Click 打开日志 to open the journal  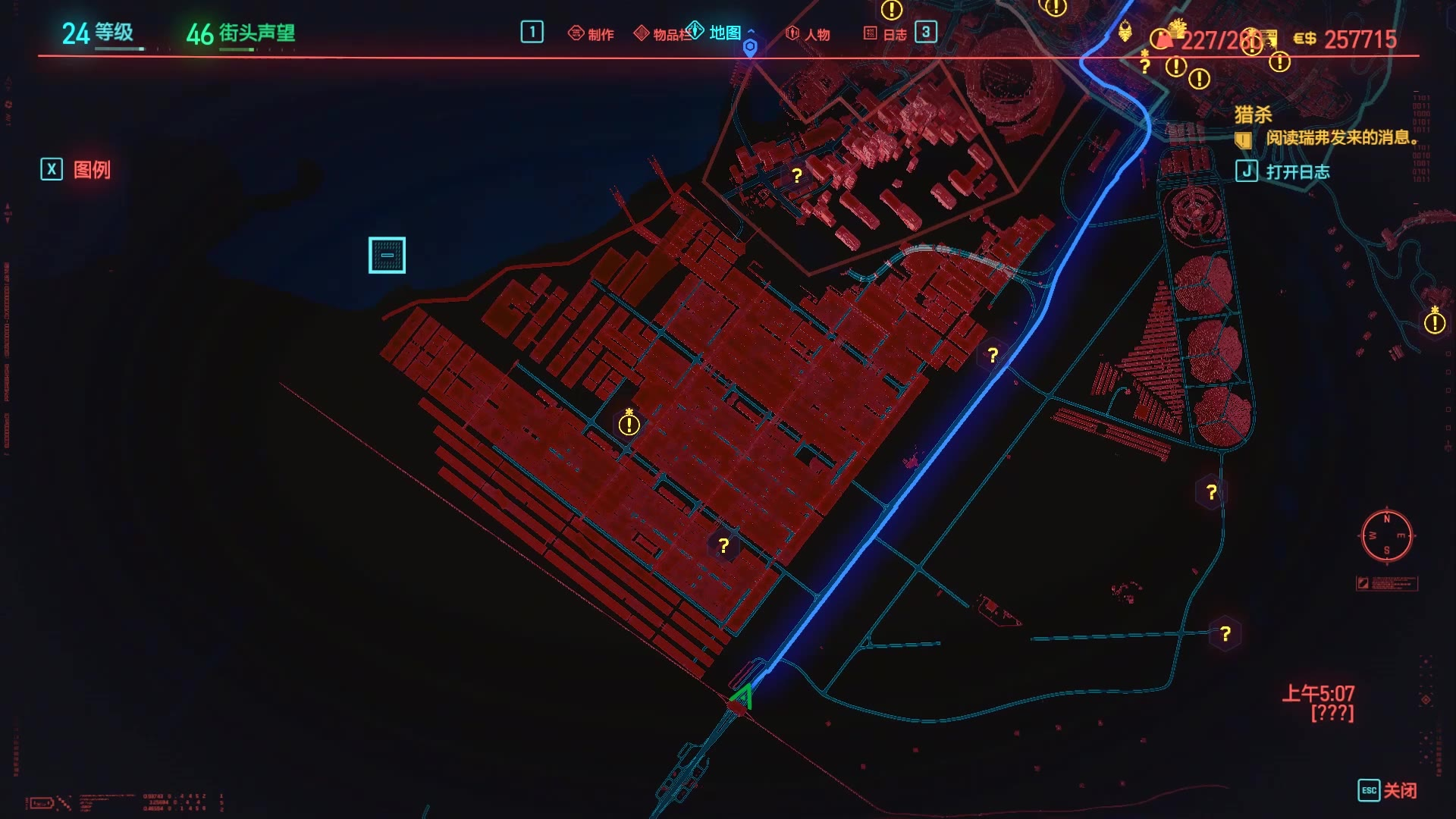point(1284,172)
